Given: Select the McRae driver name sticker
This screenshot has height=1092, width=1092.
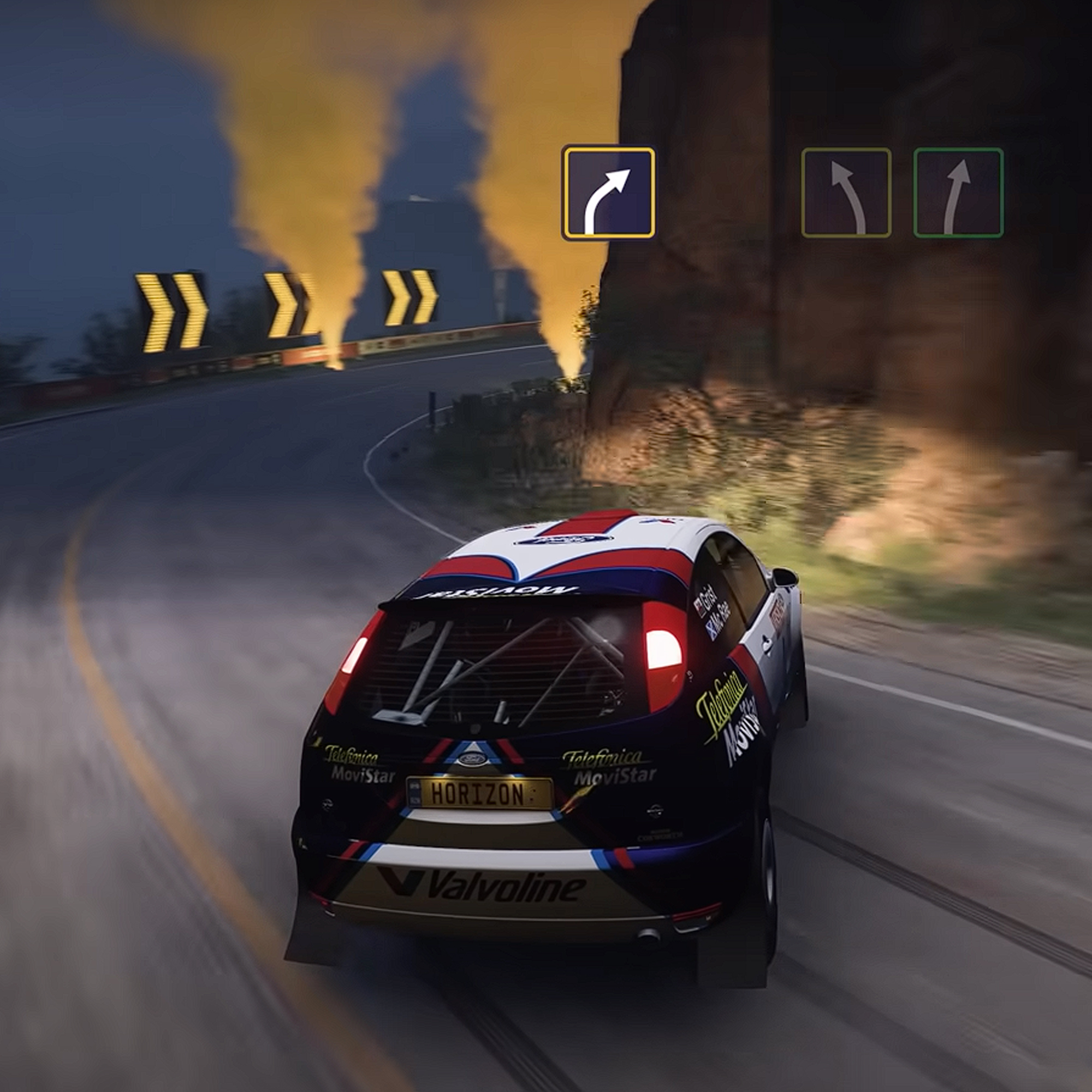Looking at the screenshot, I should coord(725,619).
